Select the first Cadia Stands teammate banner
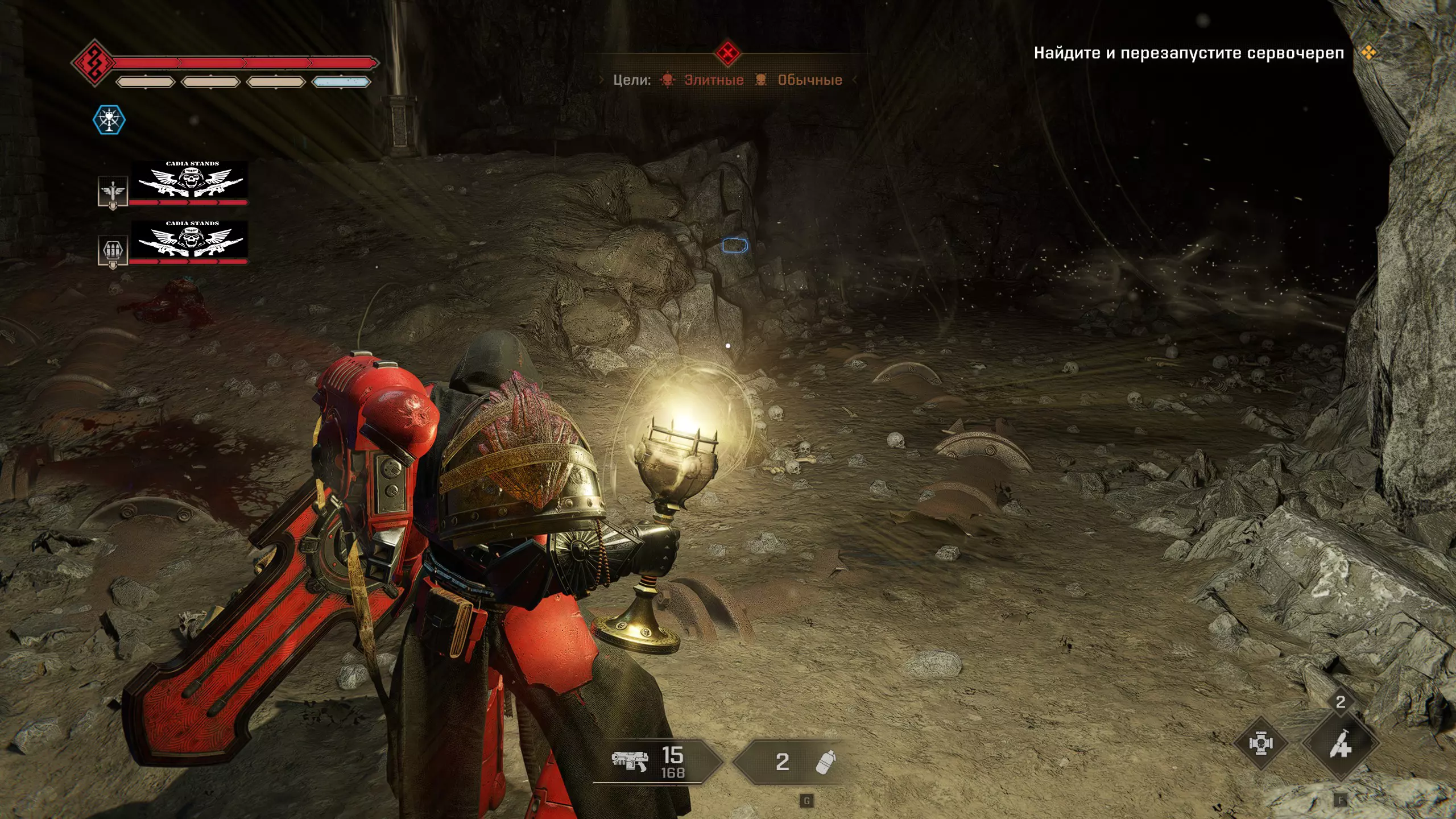Screen dimensions: 1456x819 (189, 180)
